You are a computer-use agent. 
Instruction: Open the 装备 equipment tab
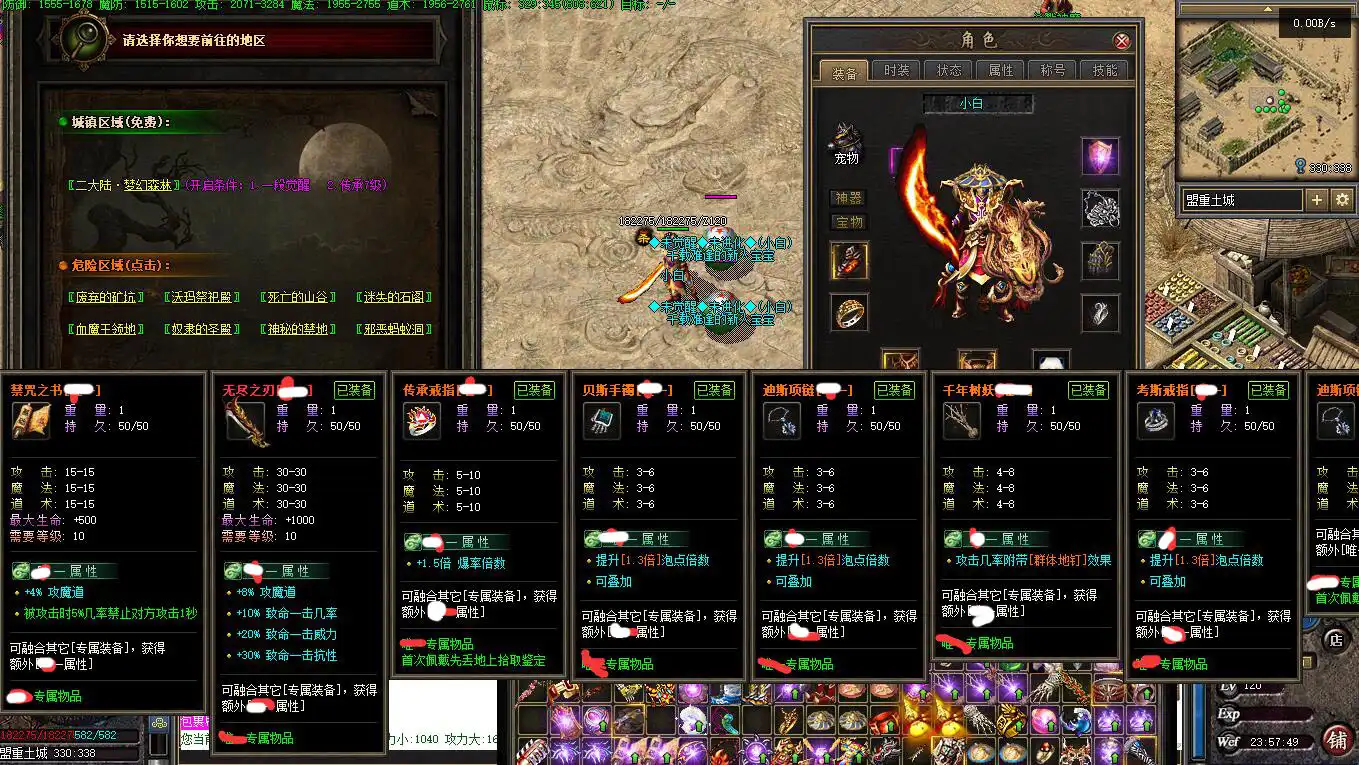tap(845, 72)
